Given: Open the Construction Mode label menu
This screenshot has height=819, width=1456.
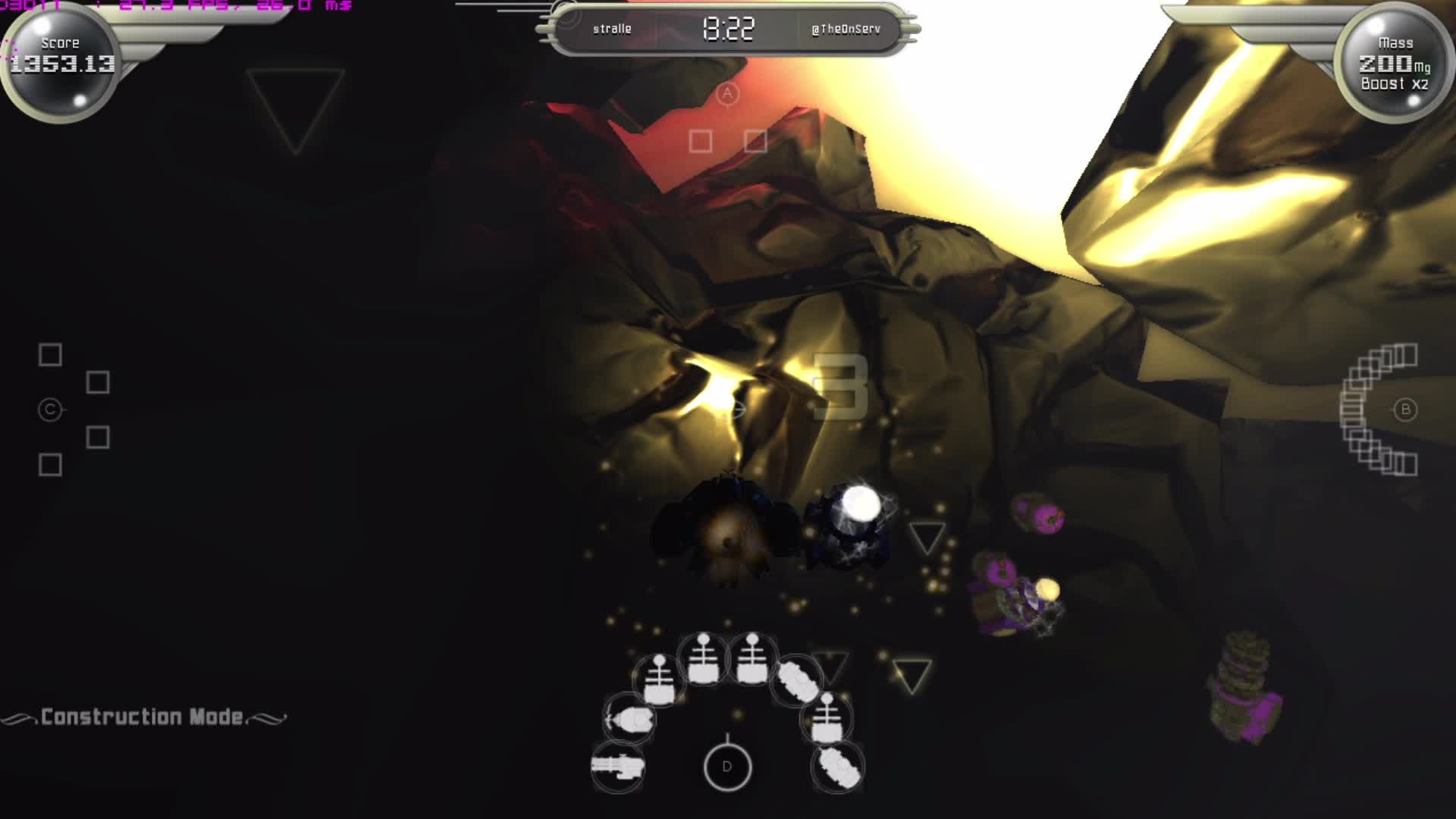Looking at the screenshot, I should 144,716.
